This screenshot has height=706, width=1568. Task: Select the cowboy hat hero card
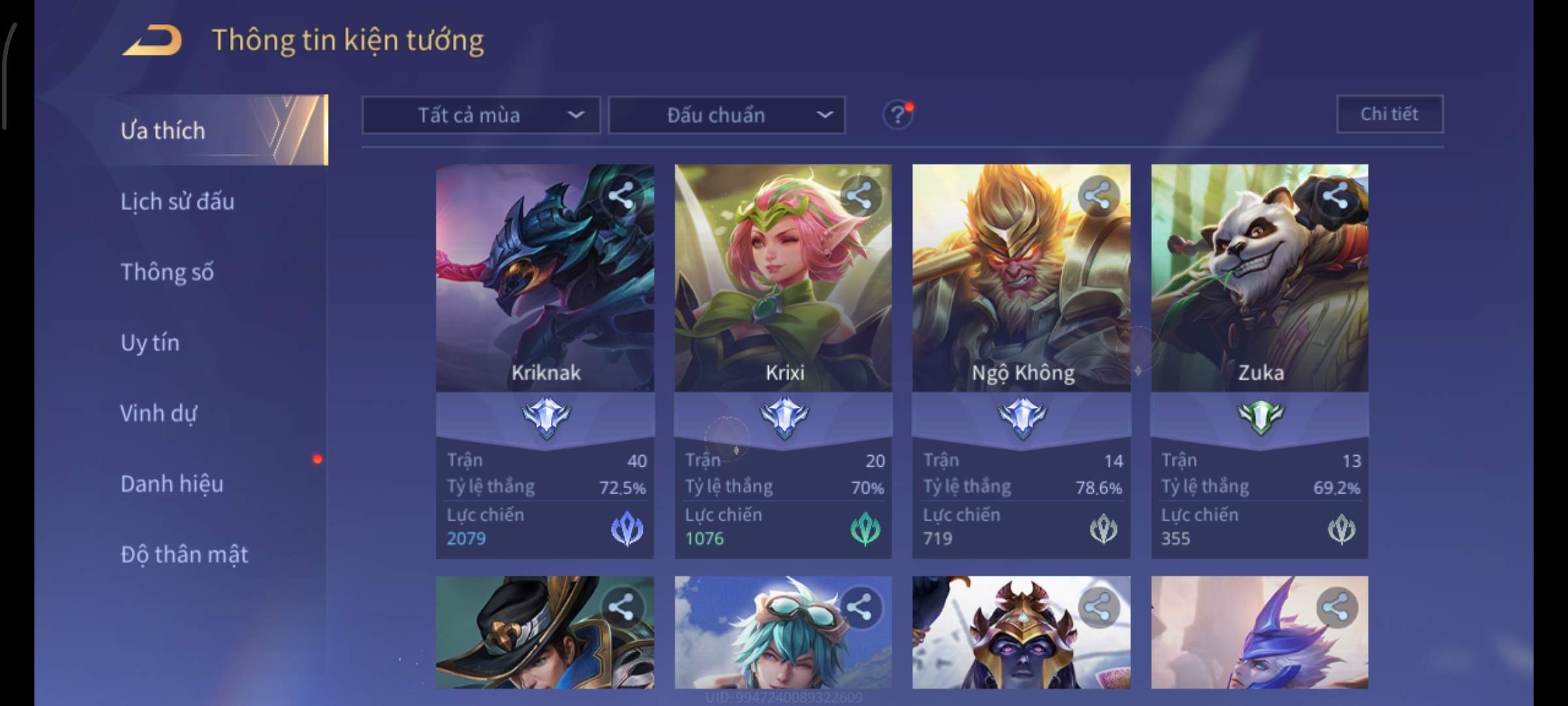[x=545, y=631]
